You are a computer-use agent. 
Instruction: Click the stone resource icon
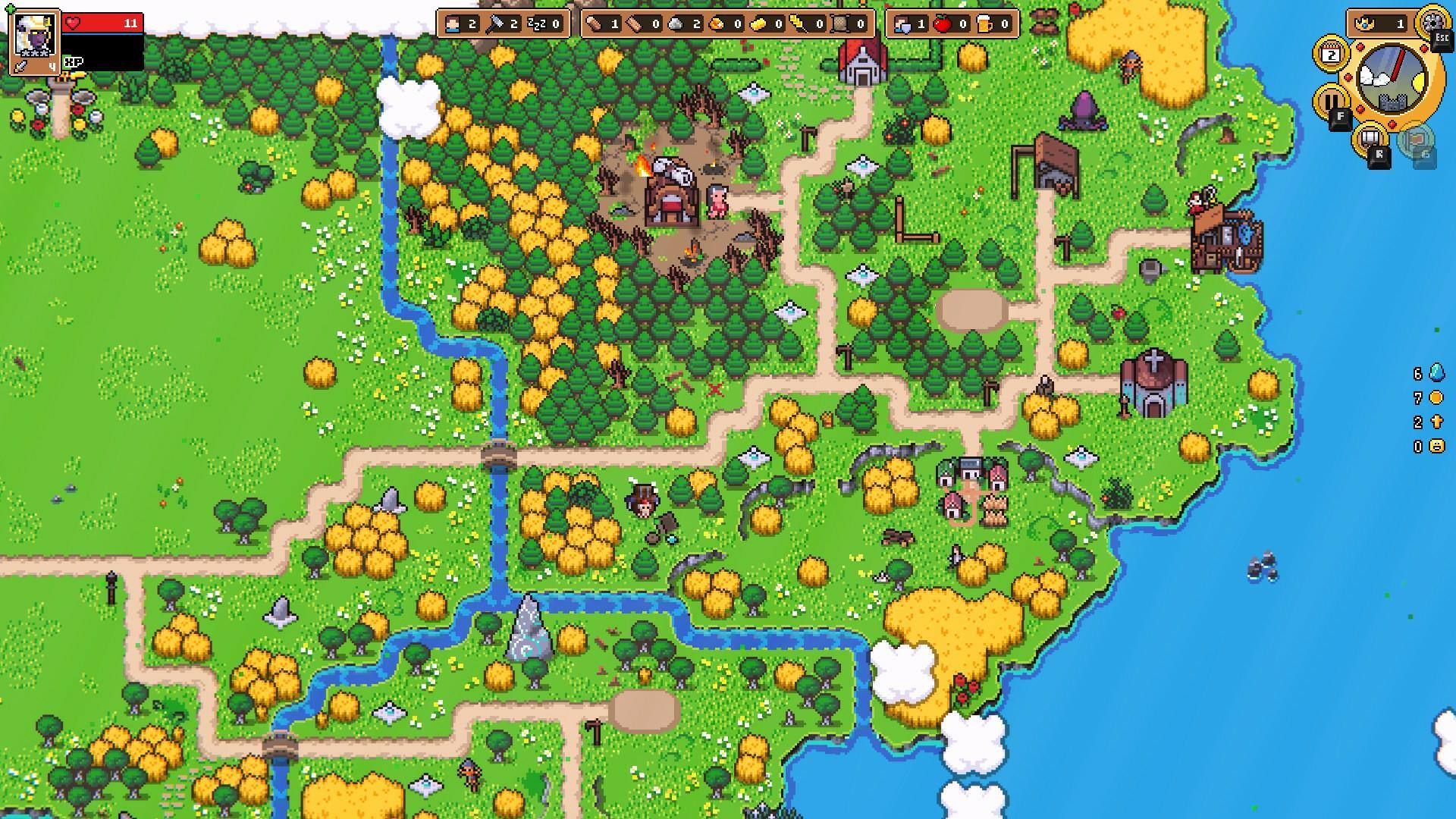674,24
